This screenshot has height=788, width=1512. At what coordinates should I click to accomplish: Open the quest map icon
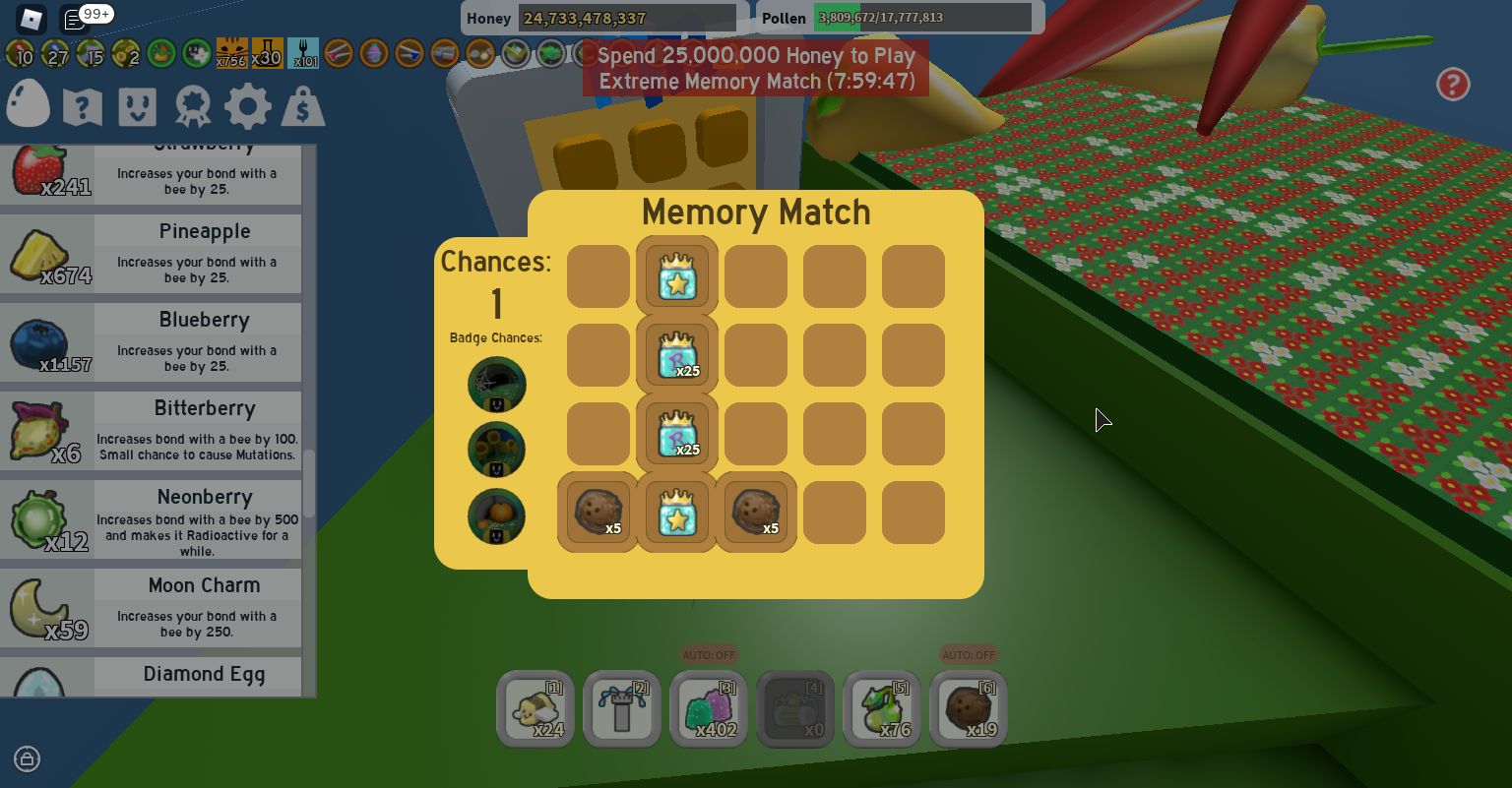tap(83, 105)
